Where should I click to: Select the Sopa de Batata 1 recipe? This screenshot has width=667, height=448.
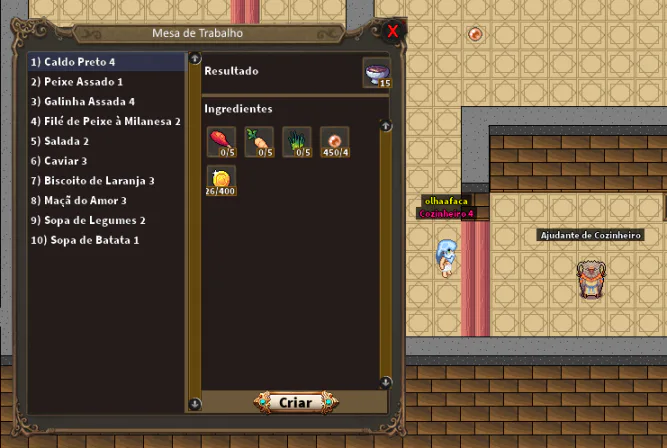tap(85, 240)
